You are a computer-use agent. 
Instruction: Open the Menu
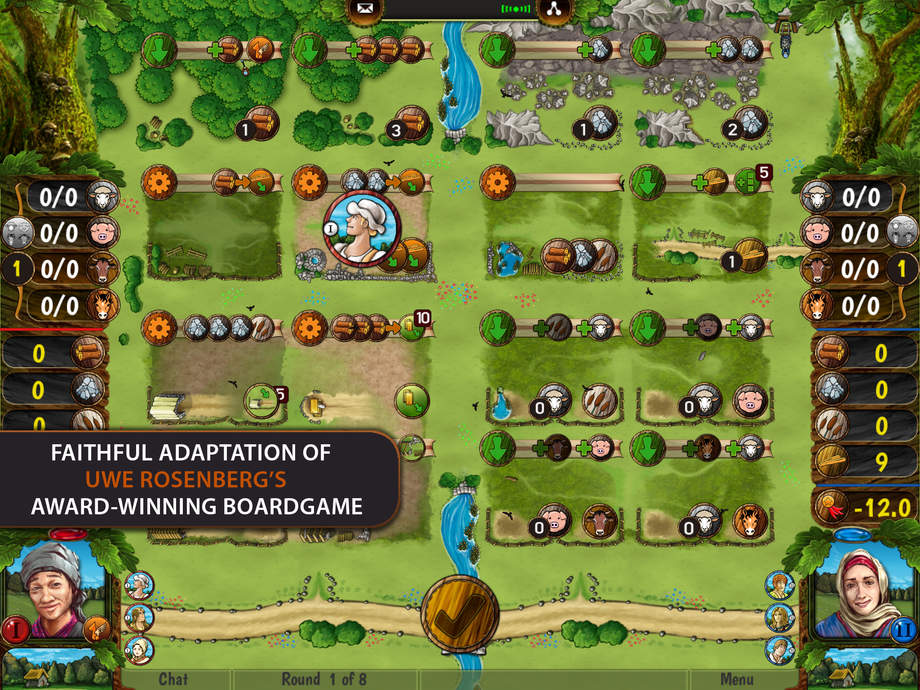pos(737,679)
